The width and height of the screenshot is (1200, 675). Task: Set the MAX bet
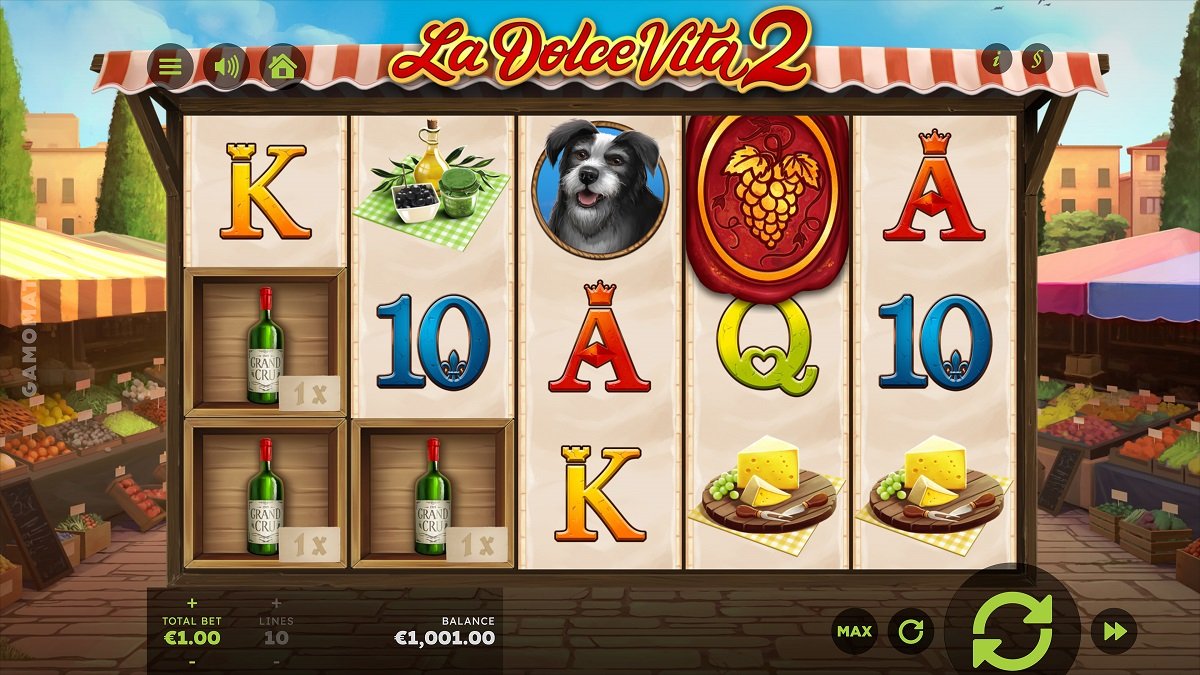point(854,631)
